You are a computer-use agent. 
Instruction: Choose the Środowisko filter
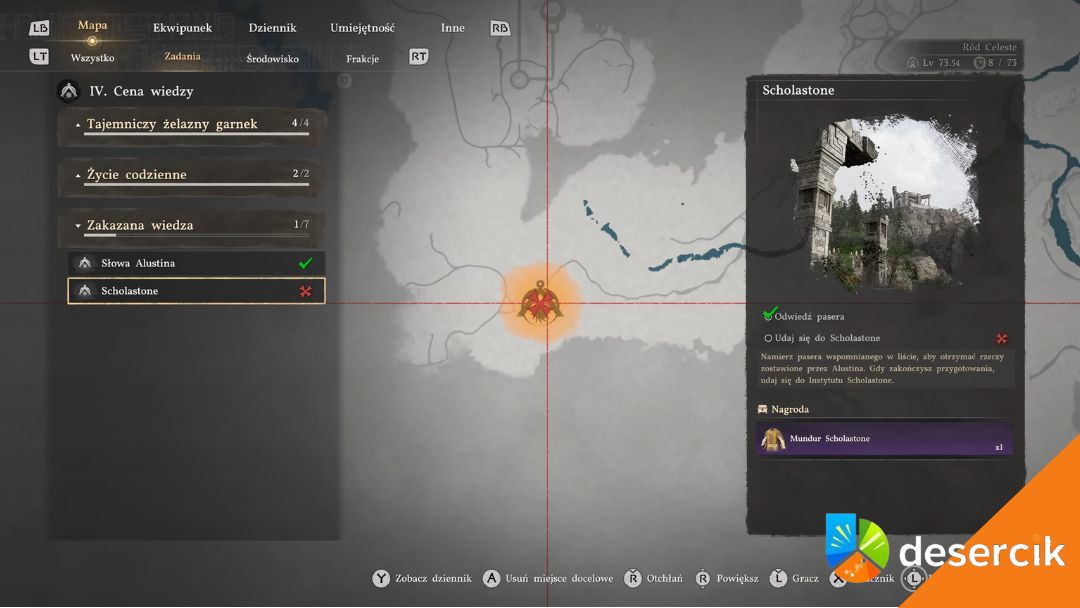coord(272,59)
